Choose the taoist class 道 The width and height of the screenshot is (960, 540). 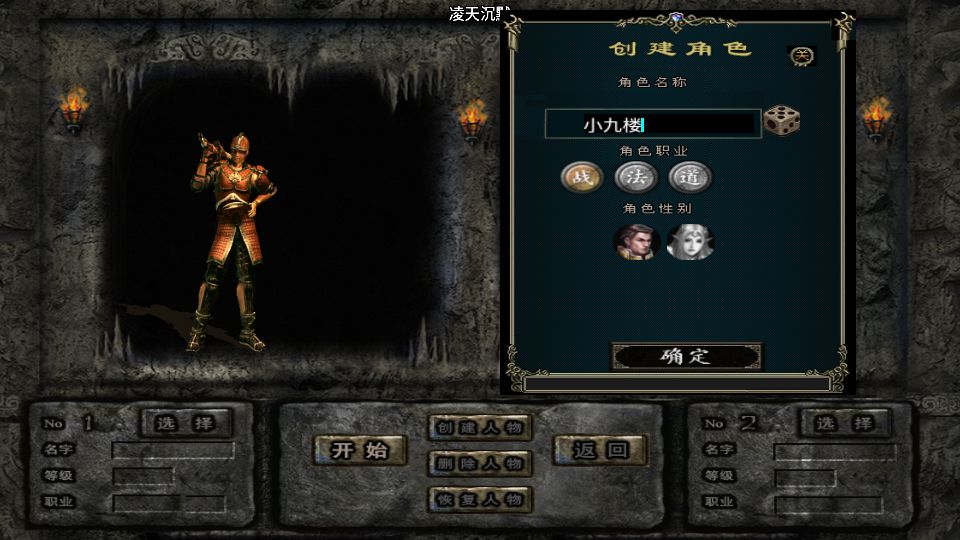click(690, 178)
